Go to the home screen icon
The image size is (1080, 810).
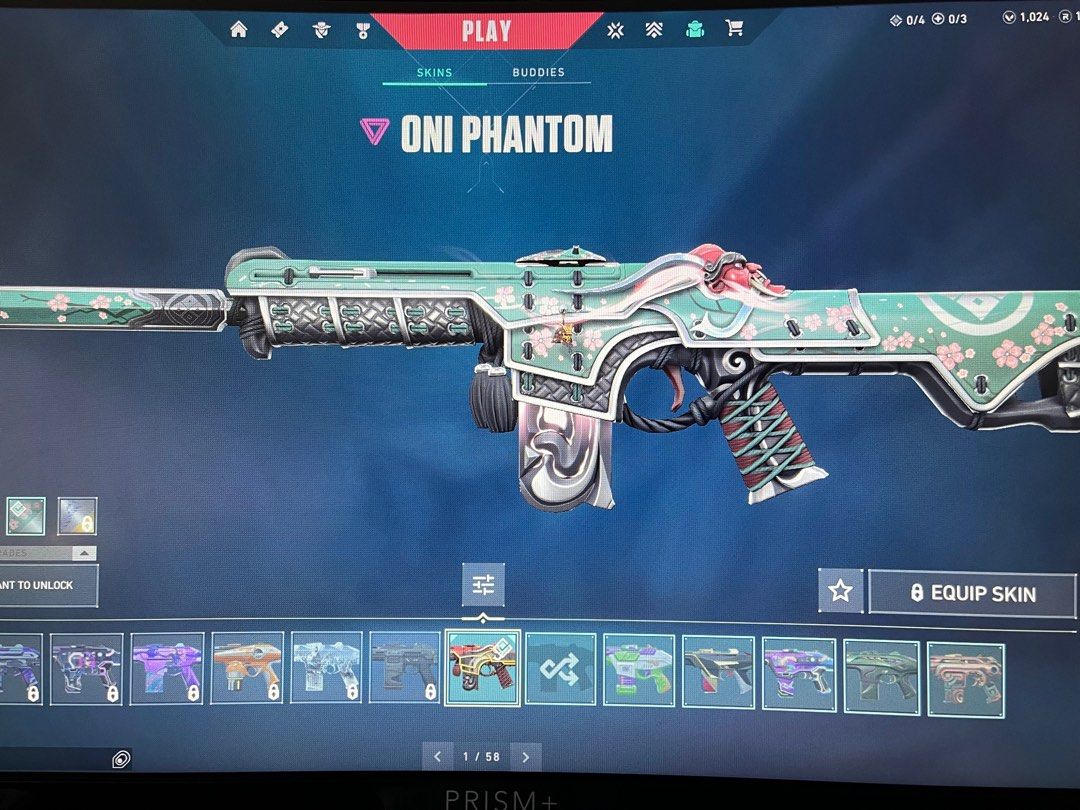point(238,29)
